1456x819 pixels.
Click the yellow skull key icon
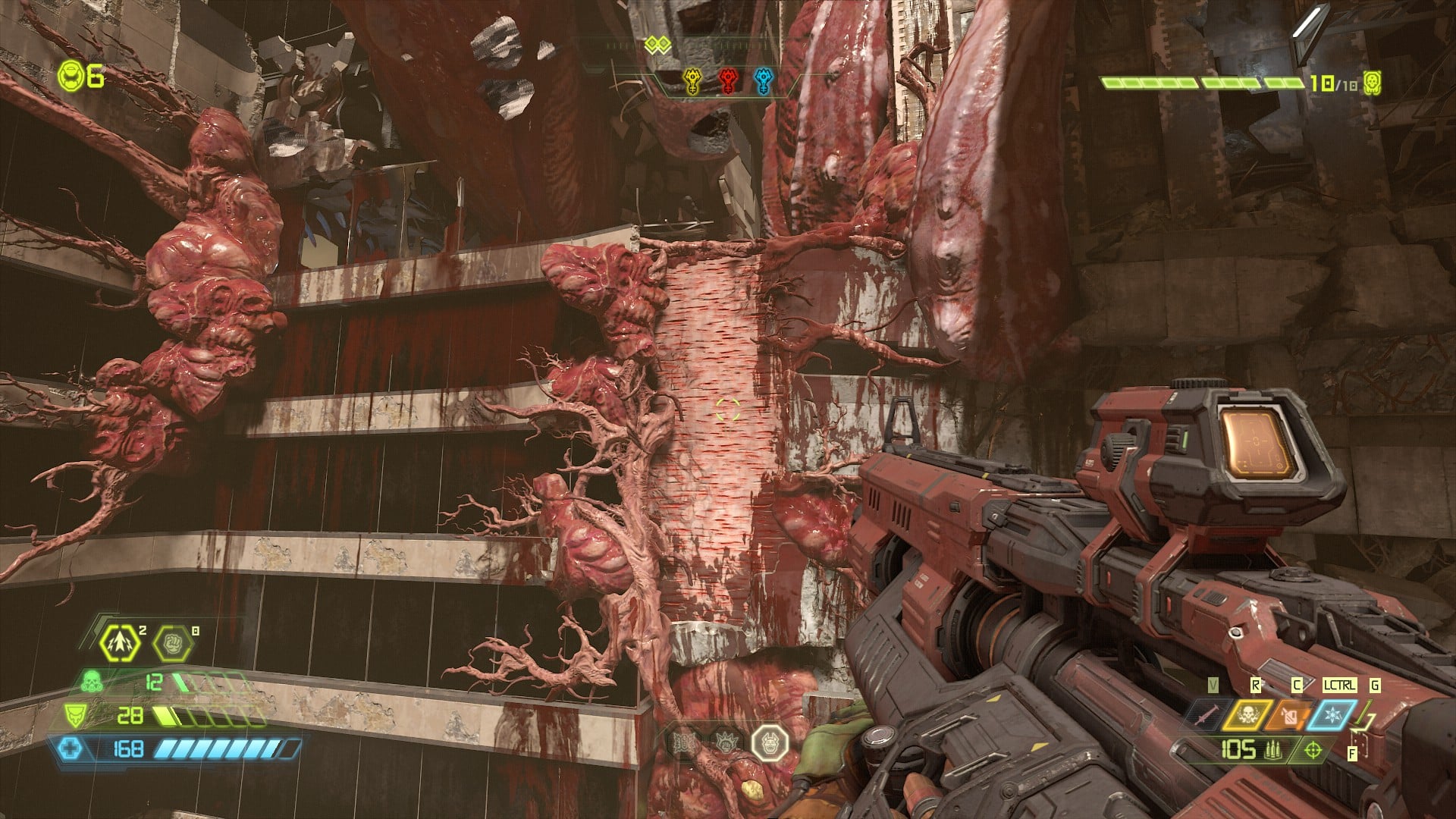692,80
